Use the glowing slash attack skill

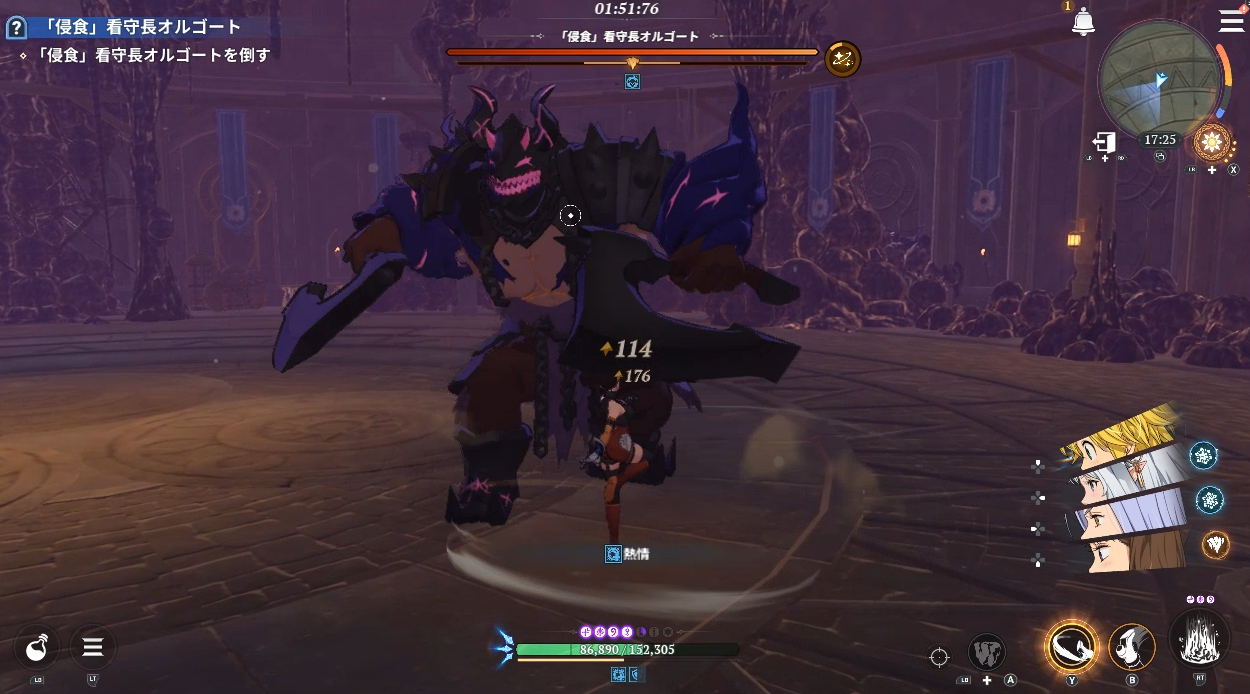coord(1071,646)
